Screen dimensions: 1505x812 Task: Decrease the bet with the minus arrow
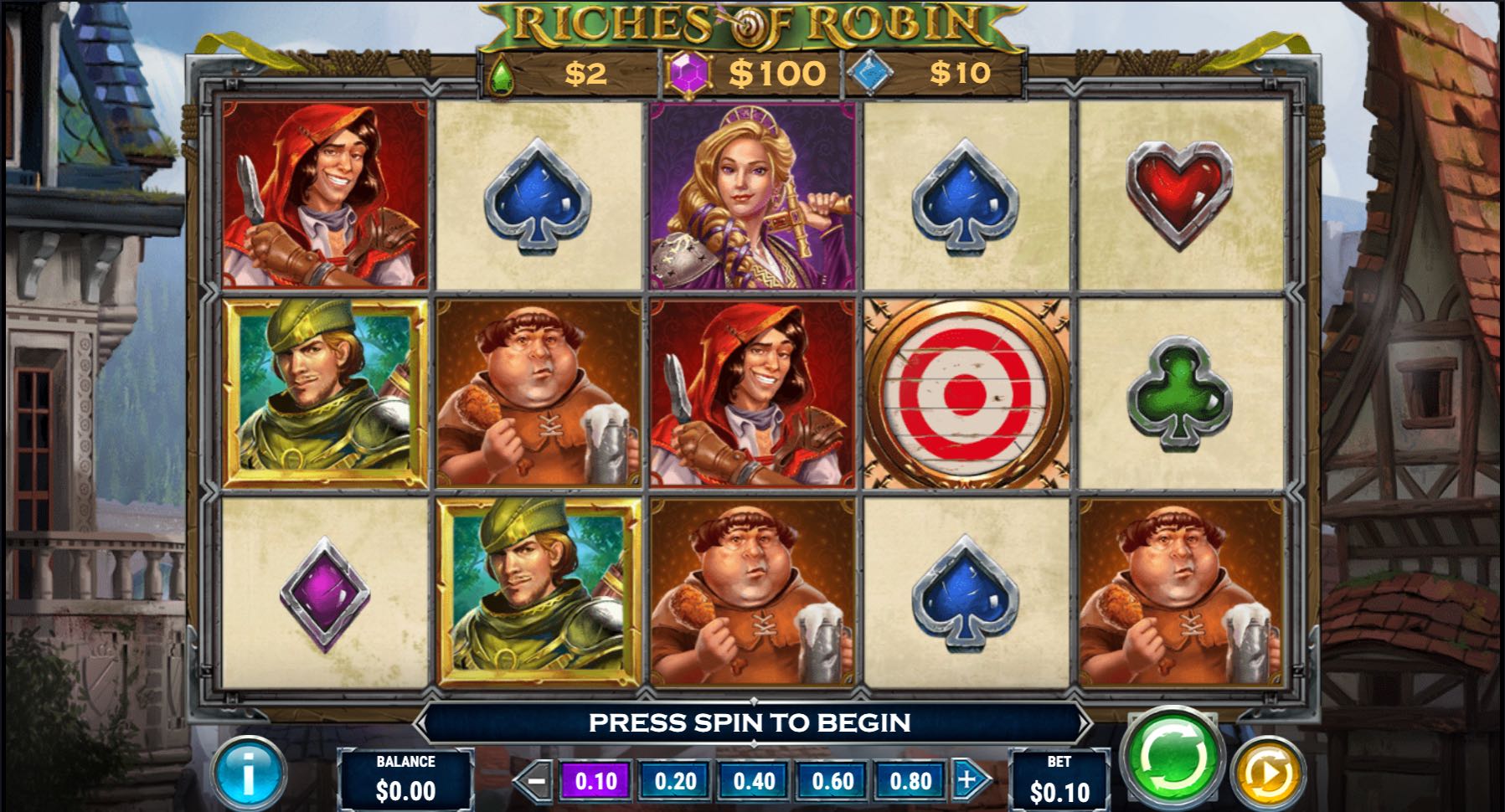click(535, 781)
